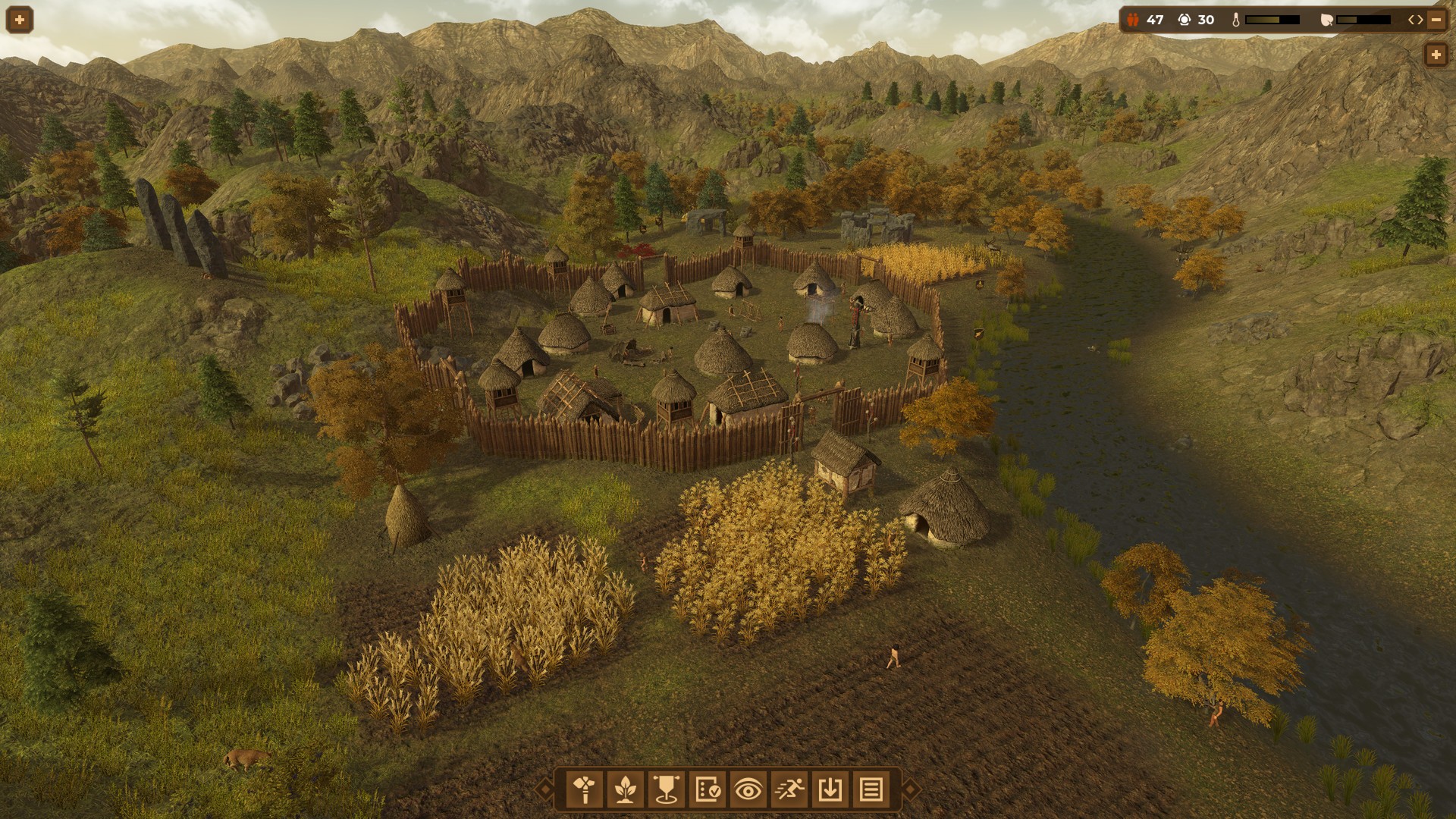Click the orange population icon

tap(1132, 20)
